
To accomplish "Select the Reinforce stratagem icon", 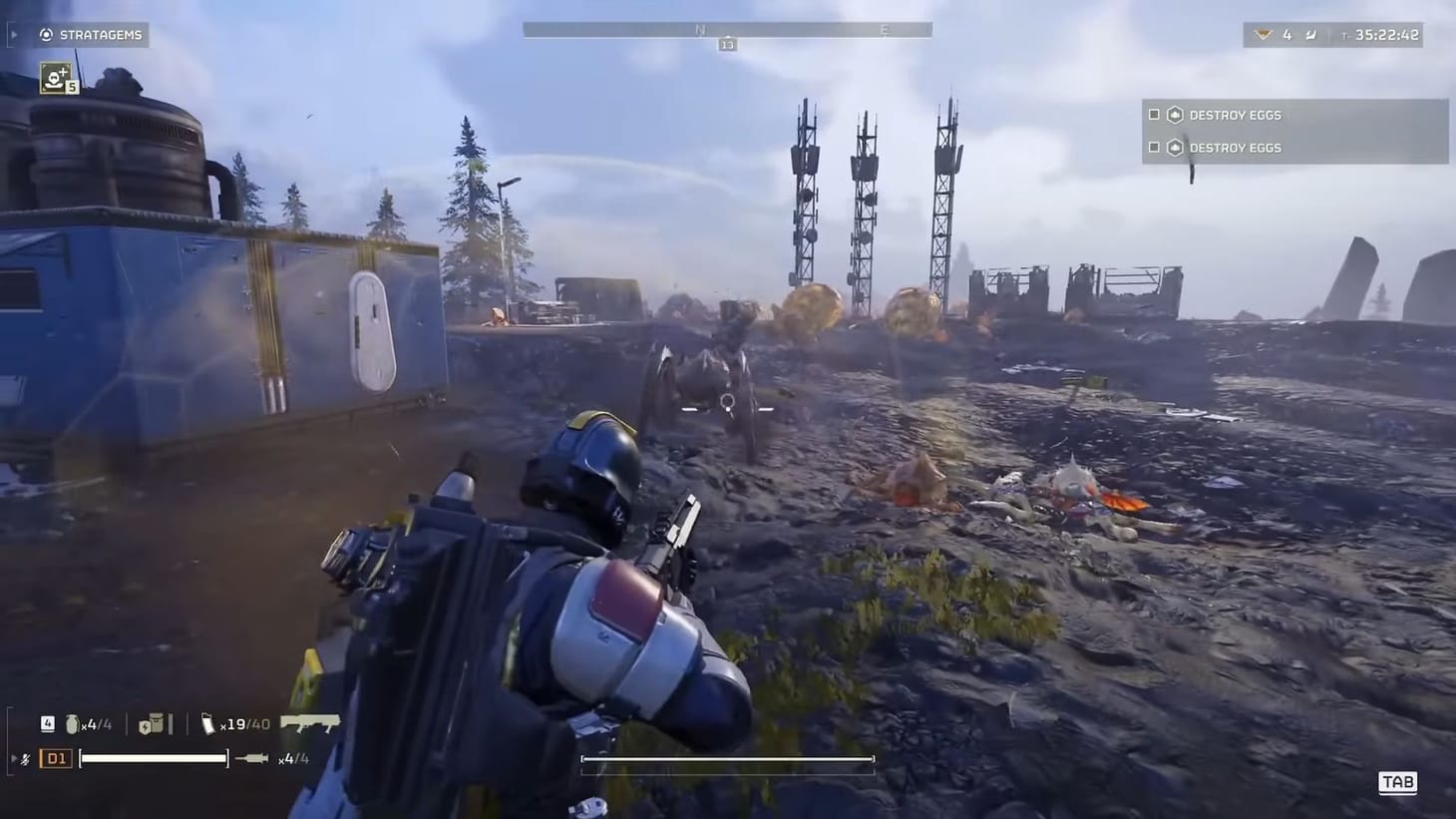I will click(x=54, y=77).
